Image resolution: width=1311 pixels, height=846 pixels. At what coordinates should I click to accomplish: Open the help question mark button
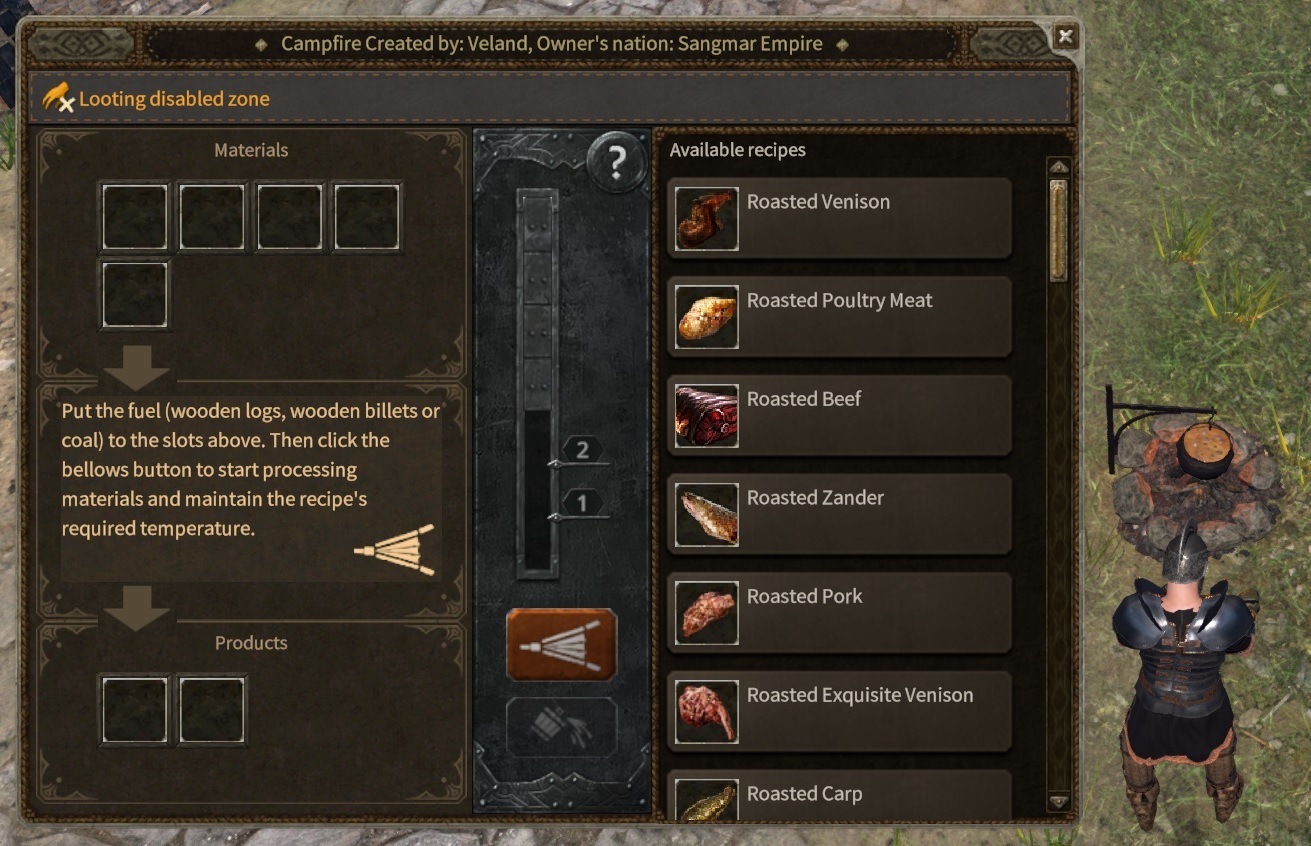pyautogui.click(x=616, y=162)
